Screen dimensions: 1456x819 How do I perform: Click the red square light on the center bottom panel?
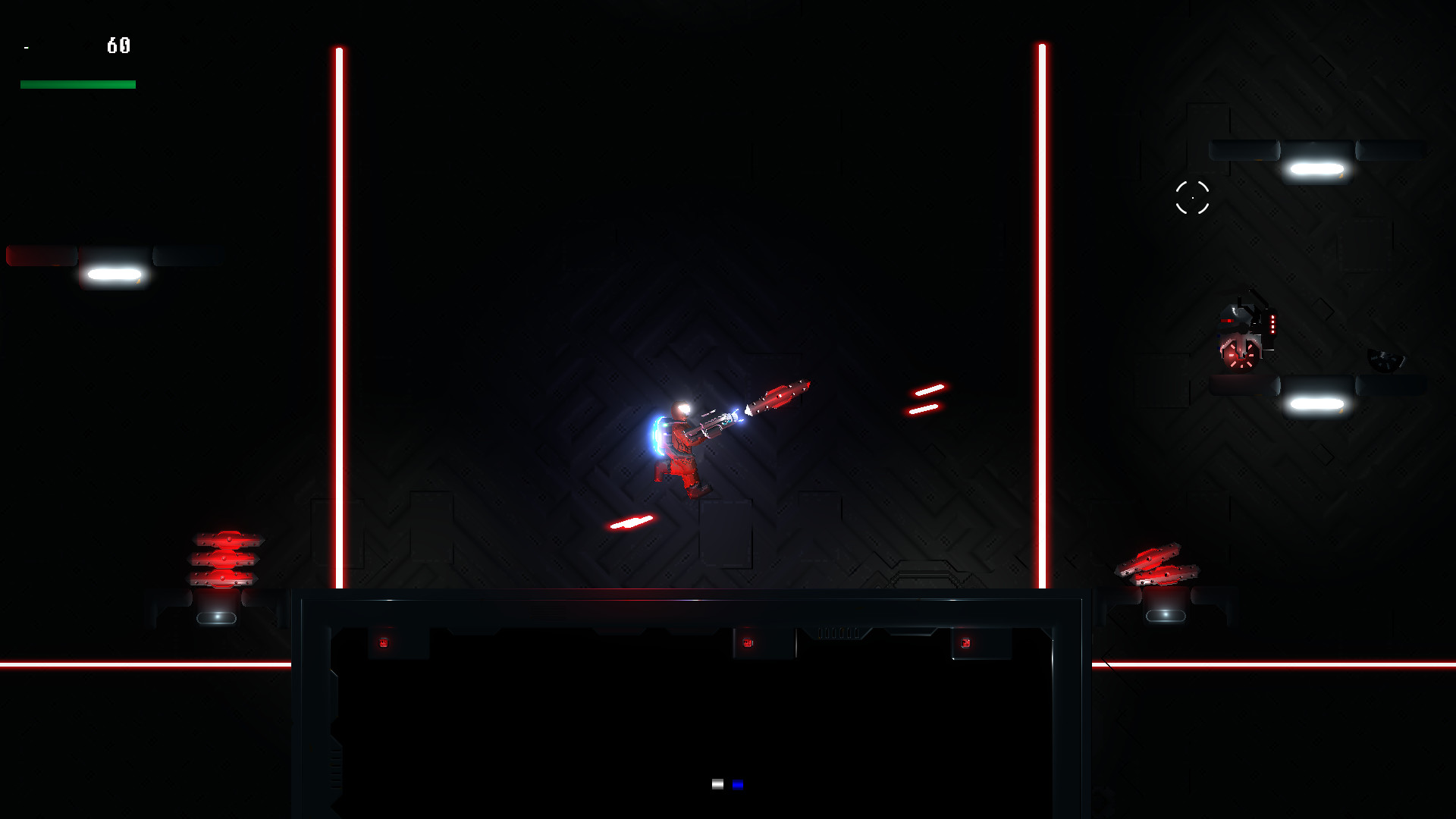point(748,641)
